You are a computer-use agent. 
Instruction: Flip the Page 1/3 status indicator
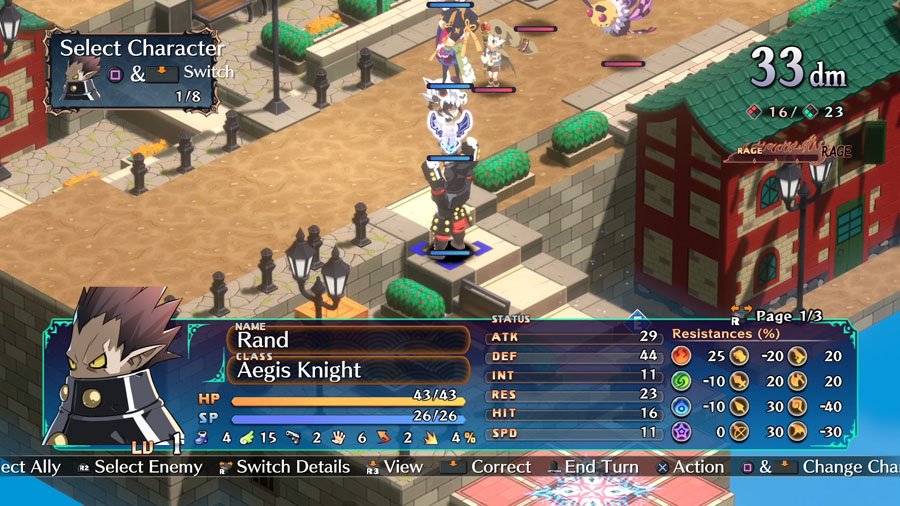tap(782, 316)
